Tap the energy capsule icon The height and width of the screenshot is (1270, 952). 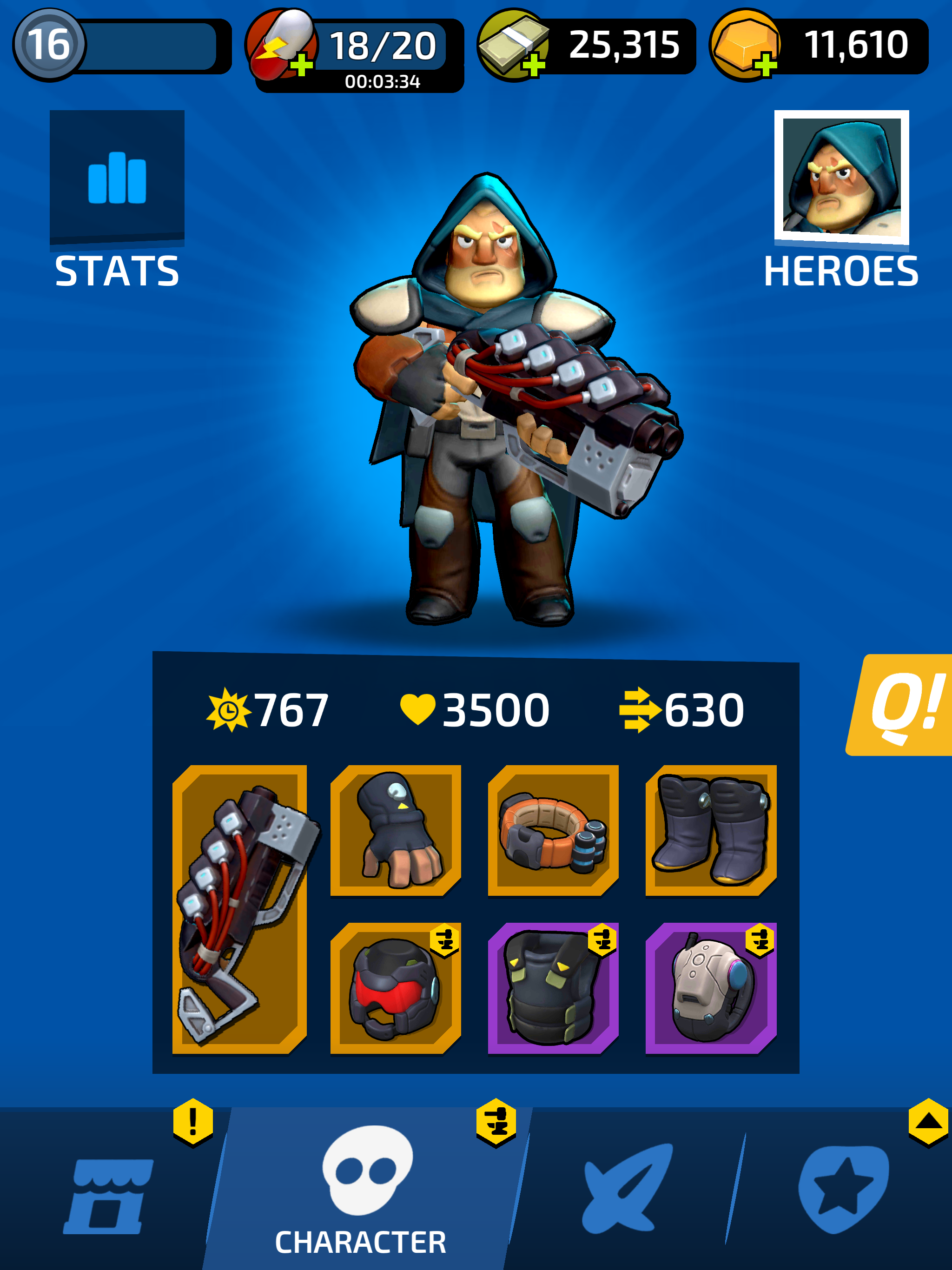tap(281, 43)
